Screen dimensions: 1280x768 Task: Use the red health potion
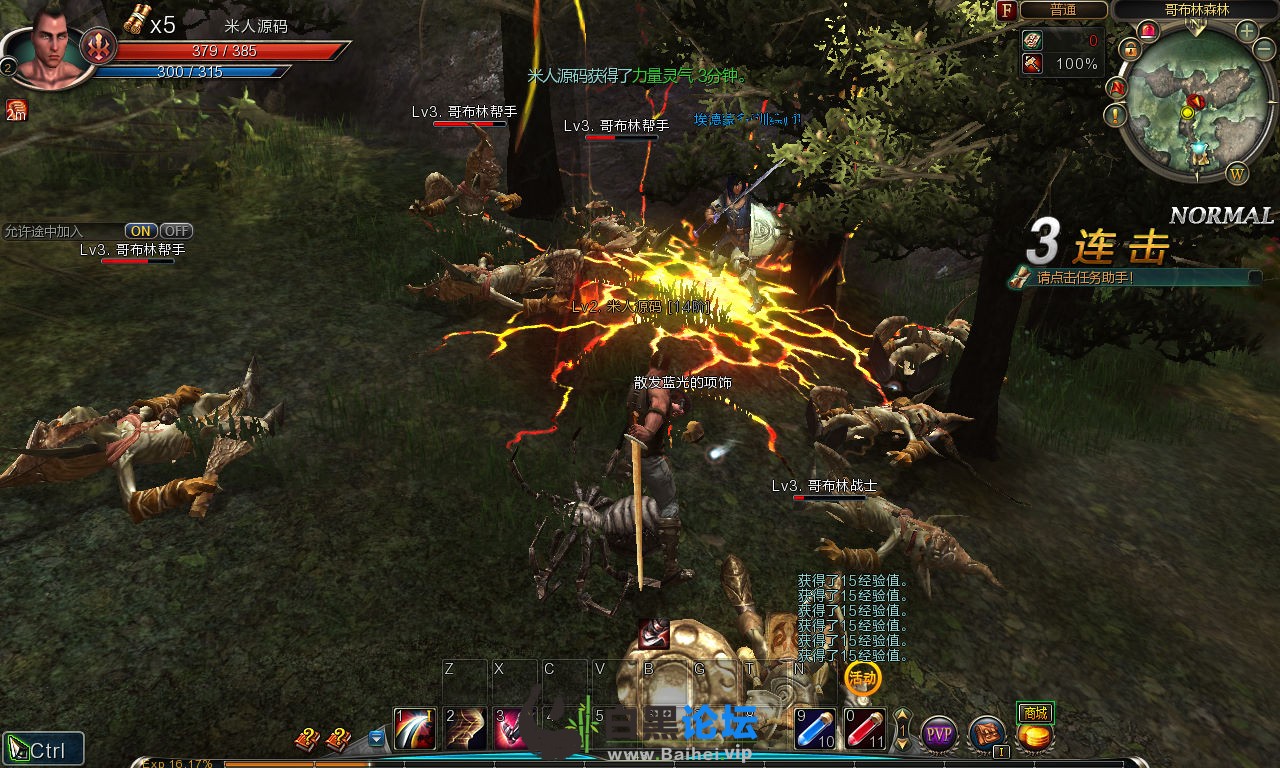pyautogui.click(x=865, y=729)
